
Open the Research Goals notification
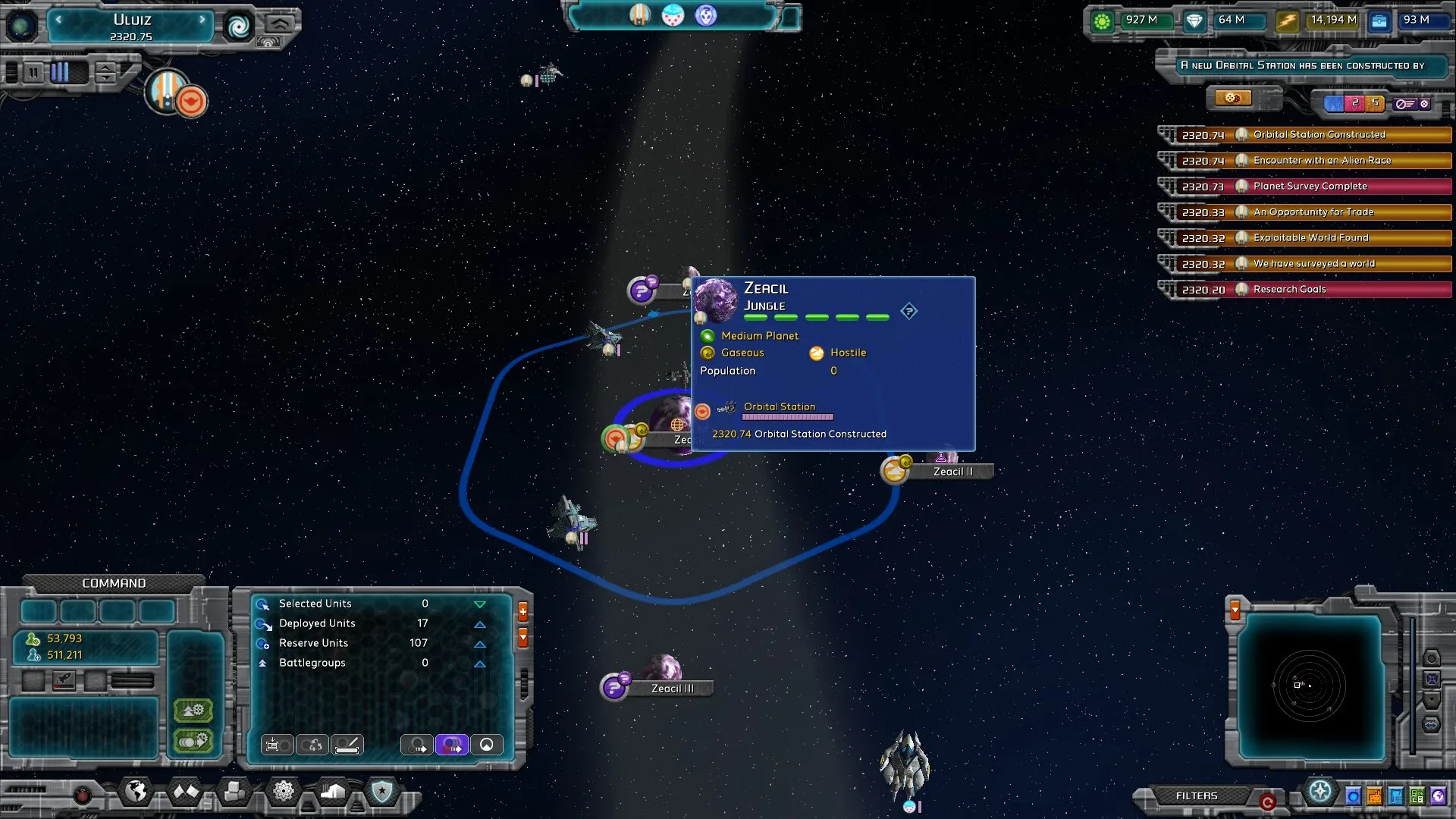pos(1289,290)
